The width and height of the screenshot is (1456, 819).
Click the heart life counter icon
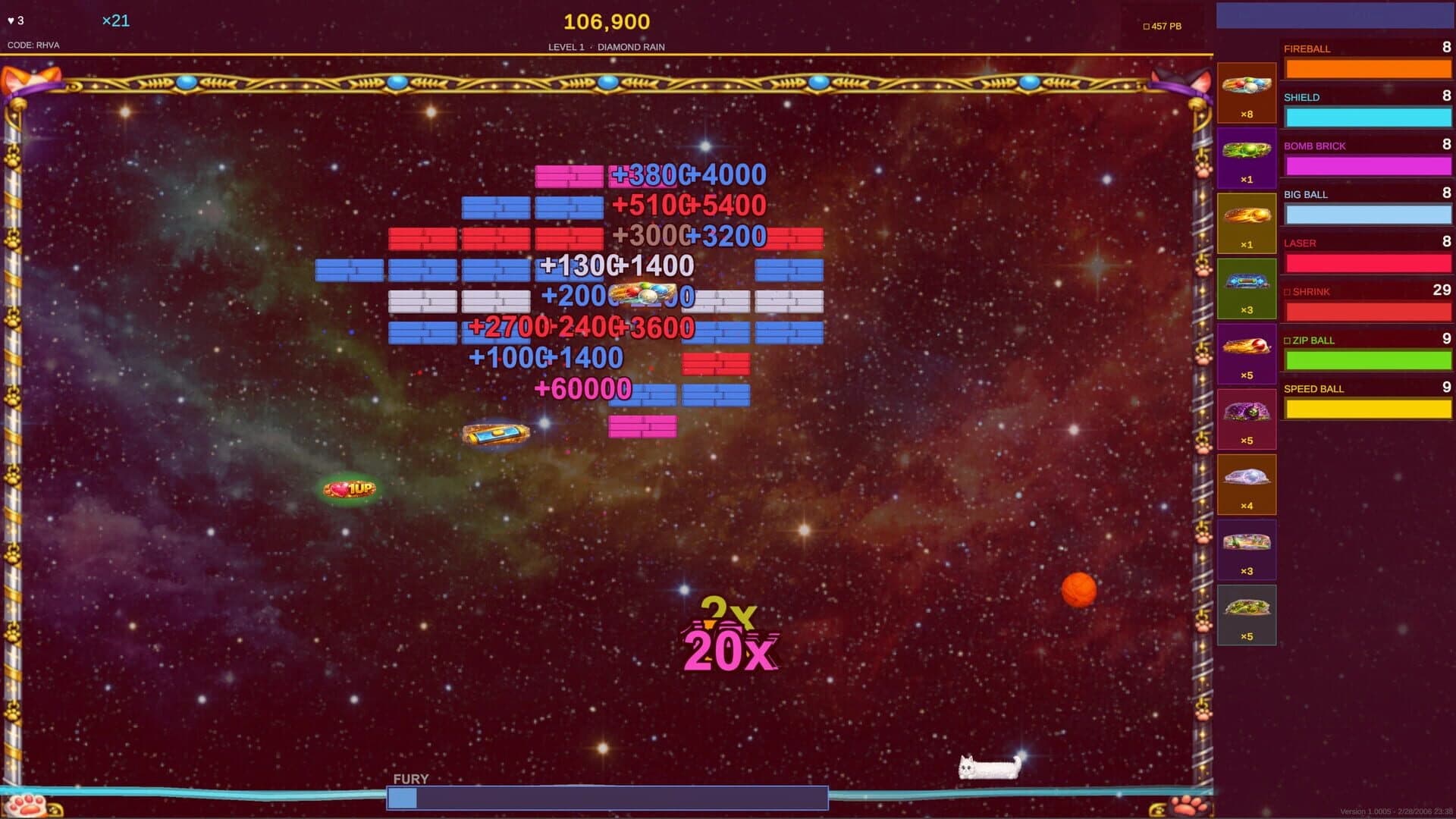coord(11,21)
